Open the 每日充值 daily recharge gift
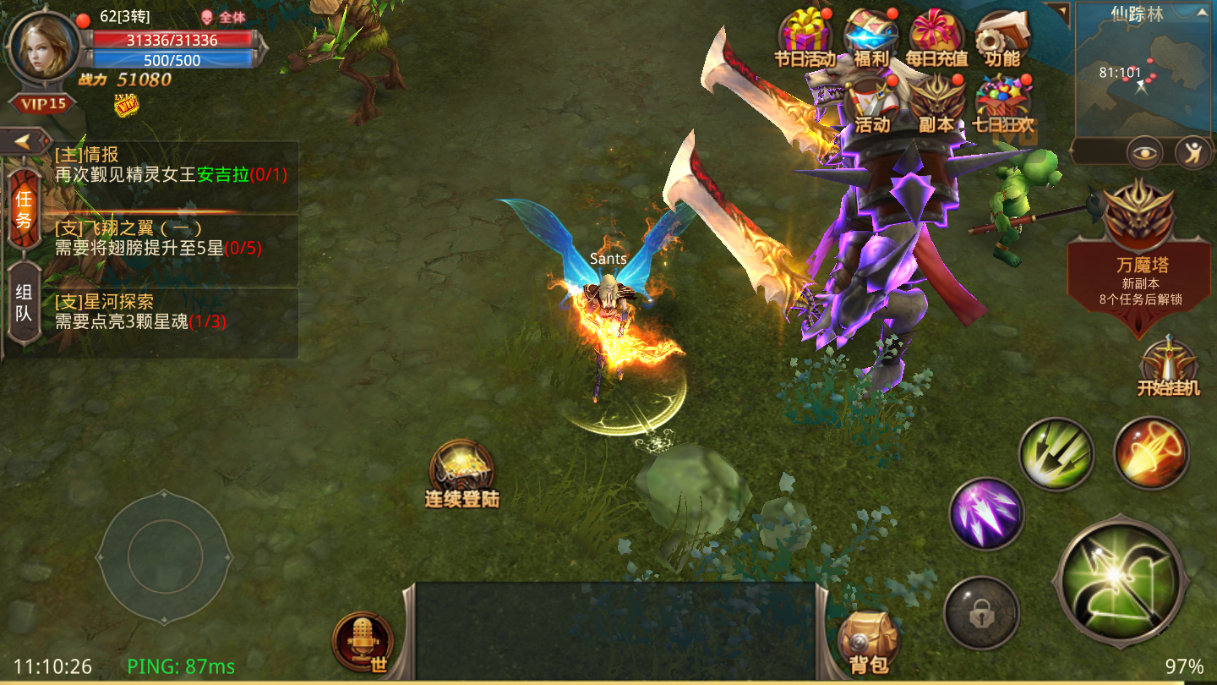The width and height of the screenshot is (1217, 685). (936, 37)
